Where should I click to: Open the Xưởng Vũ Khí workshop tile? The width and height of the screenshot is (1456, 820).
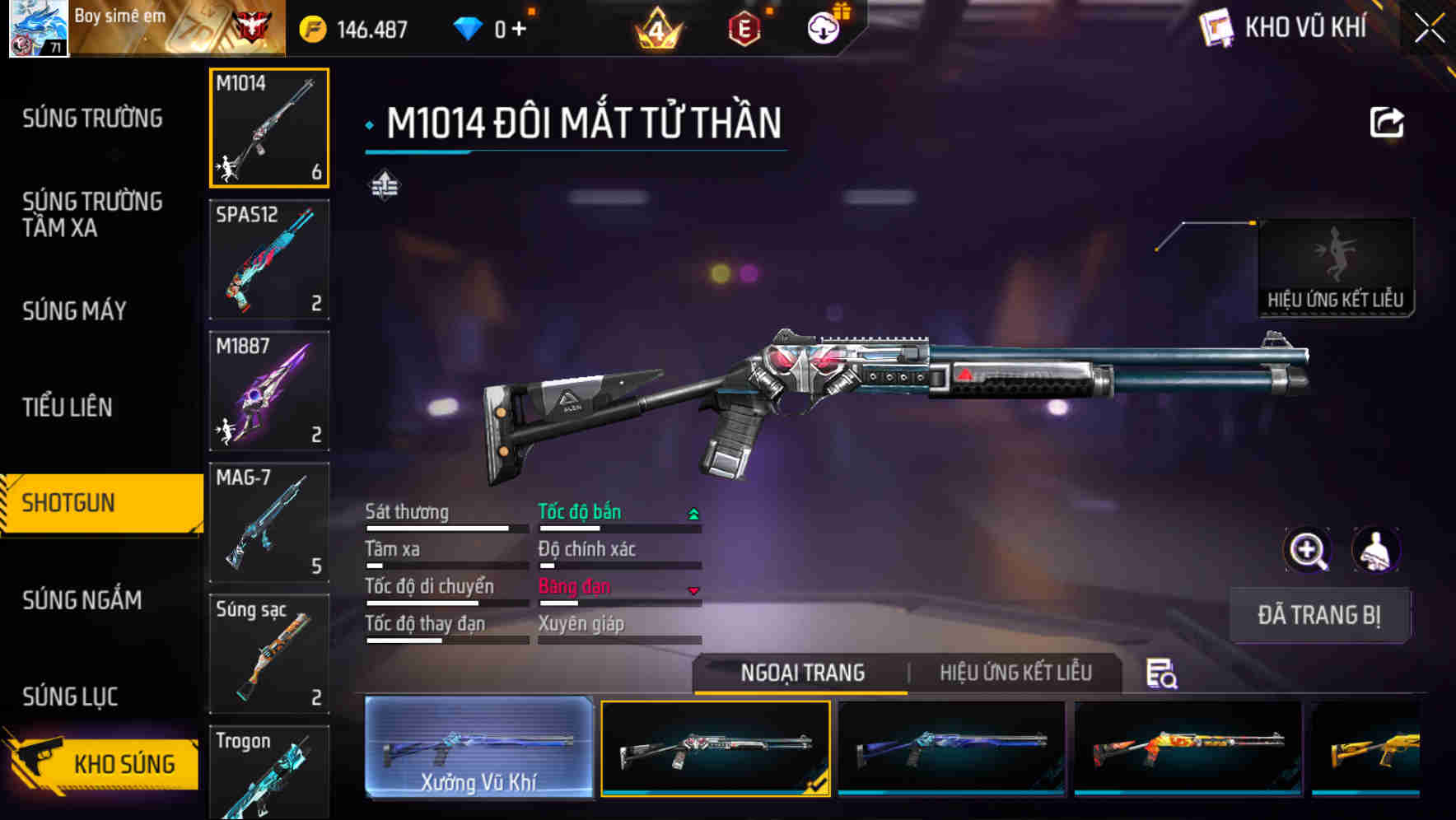click(x=478, y=748)
